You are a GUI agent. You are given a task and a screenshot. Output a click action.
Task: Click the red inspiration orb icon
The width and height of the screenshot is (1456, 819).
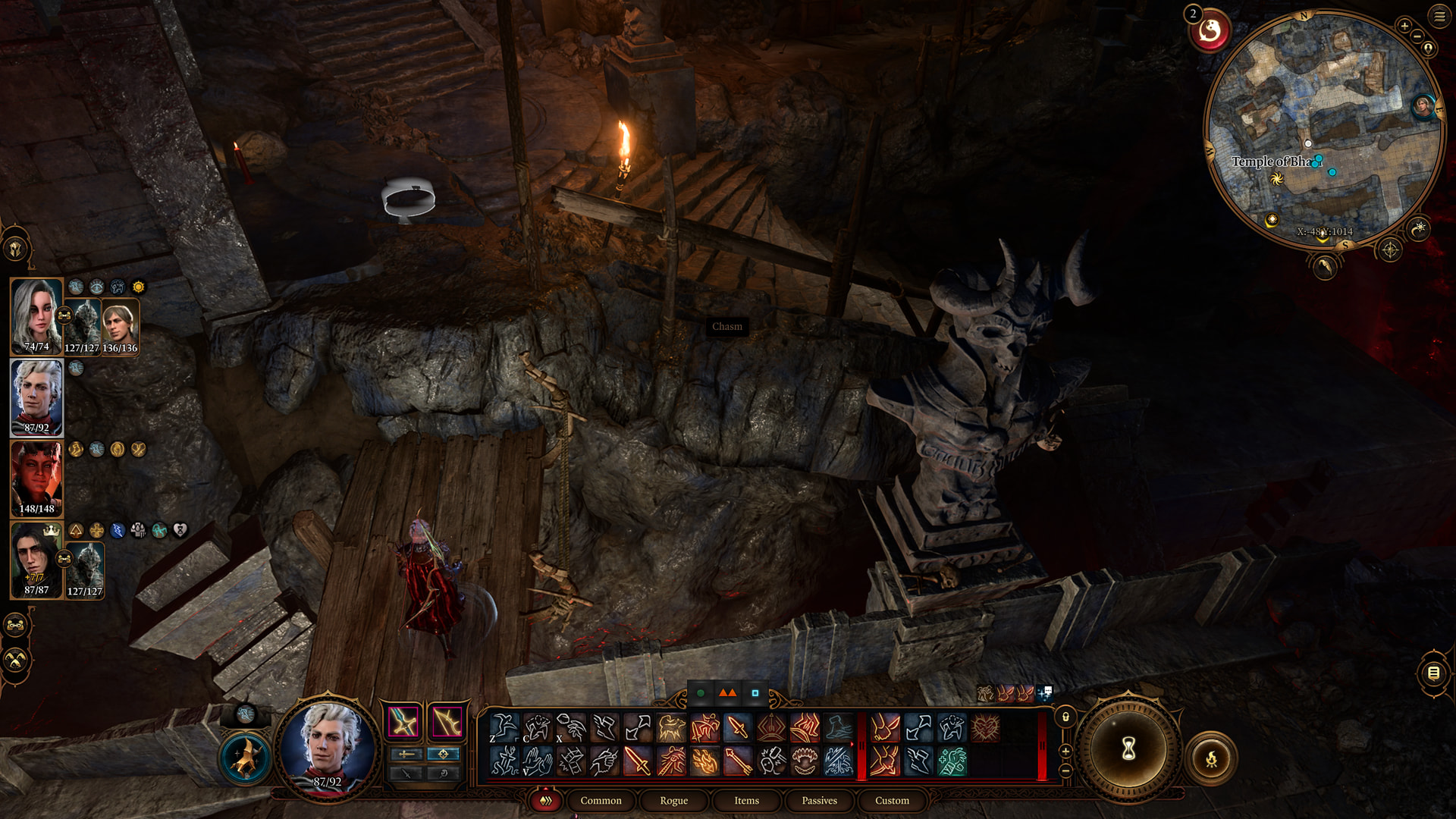point(1210,32)
